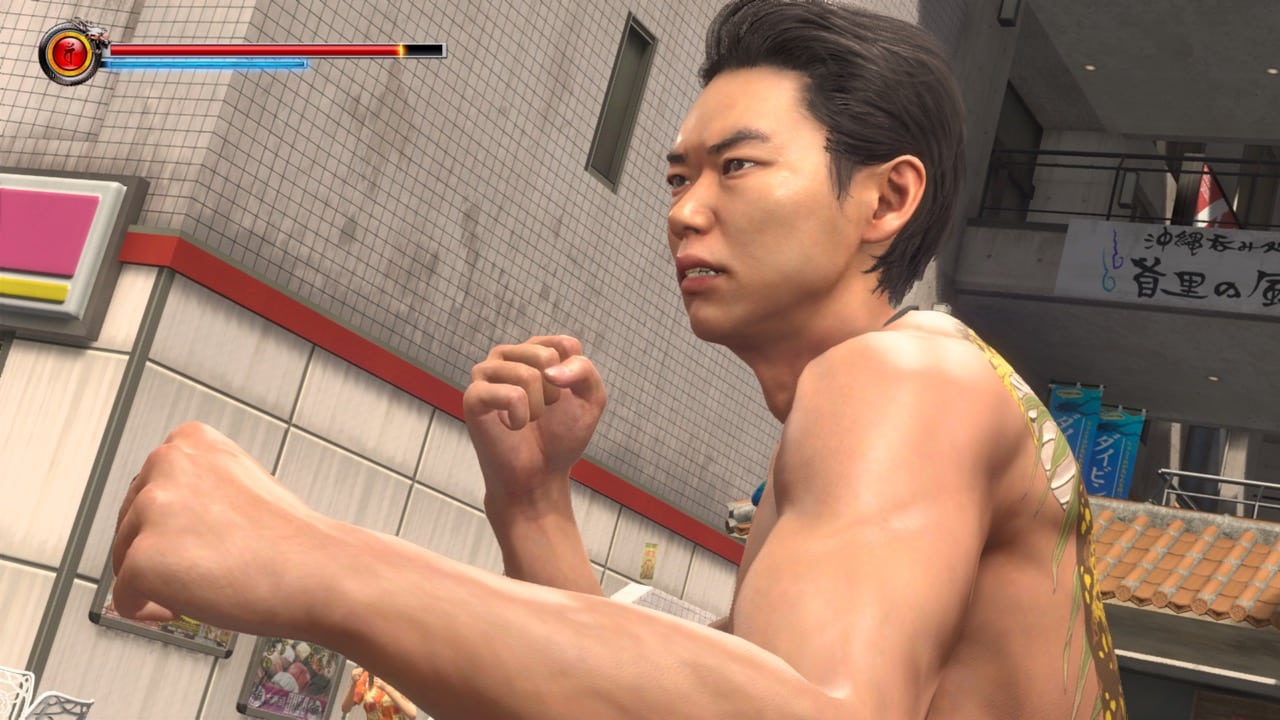The height and width of the screenshot is (720, 1280).
Task: Click the red dragon emblem icon
Action: click(x=70, y=52)
